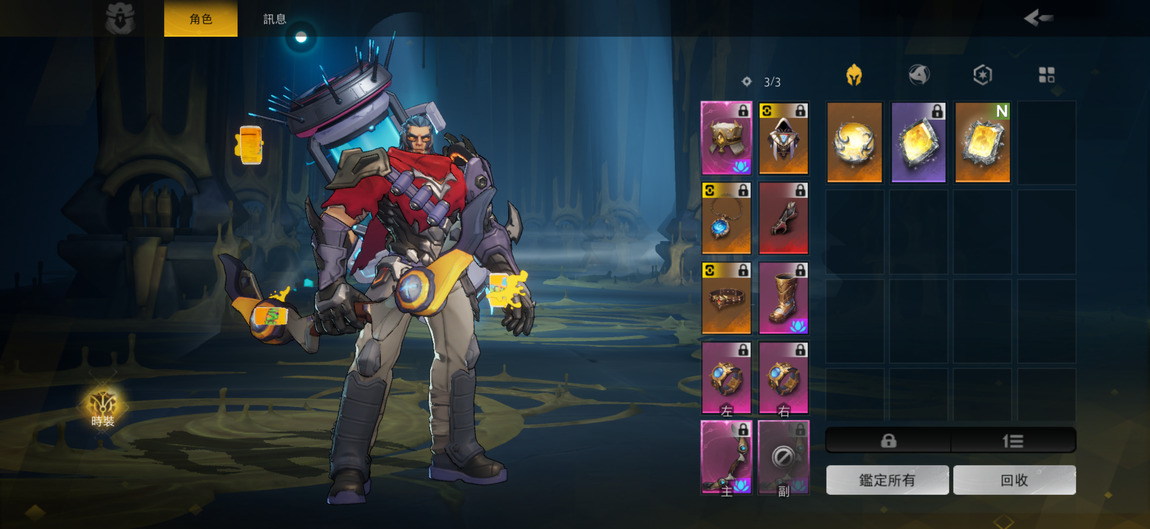Open the off-hand slot marked 副
1150x529 pixels.
[x=783, y=457]
